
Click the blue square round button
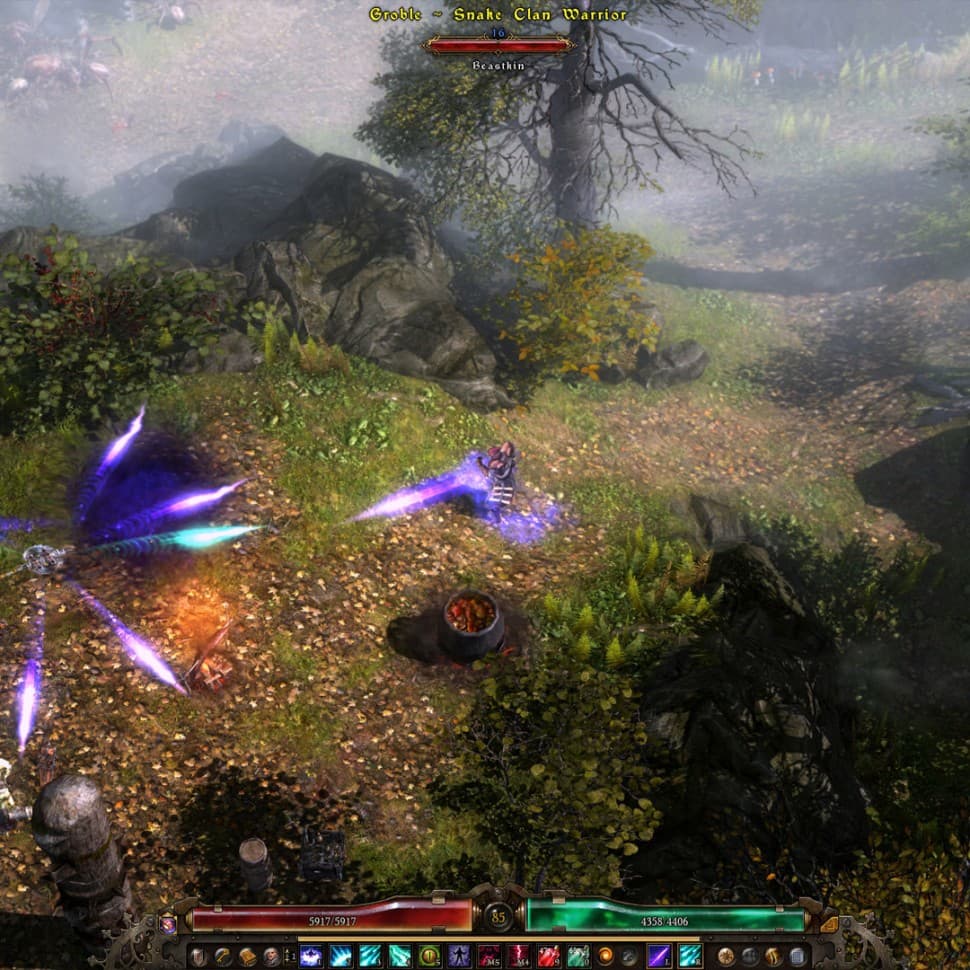[797, 957]
